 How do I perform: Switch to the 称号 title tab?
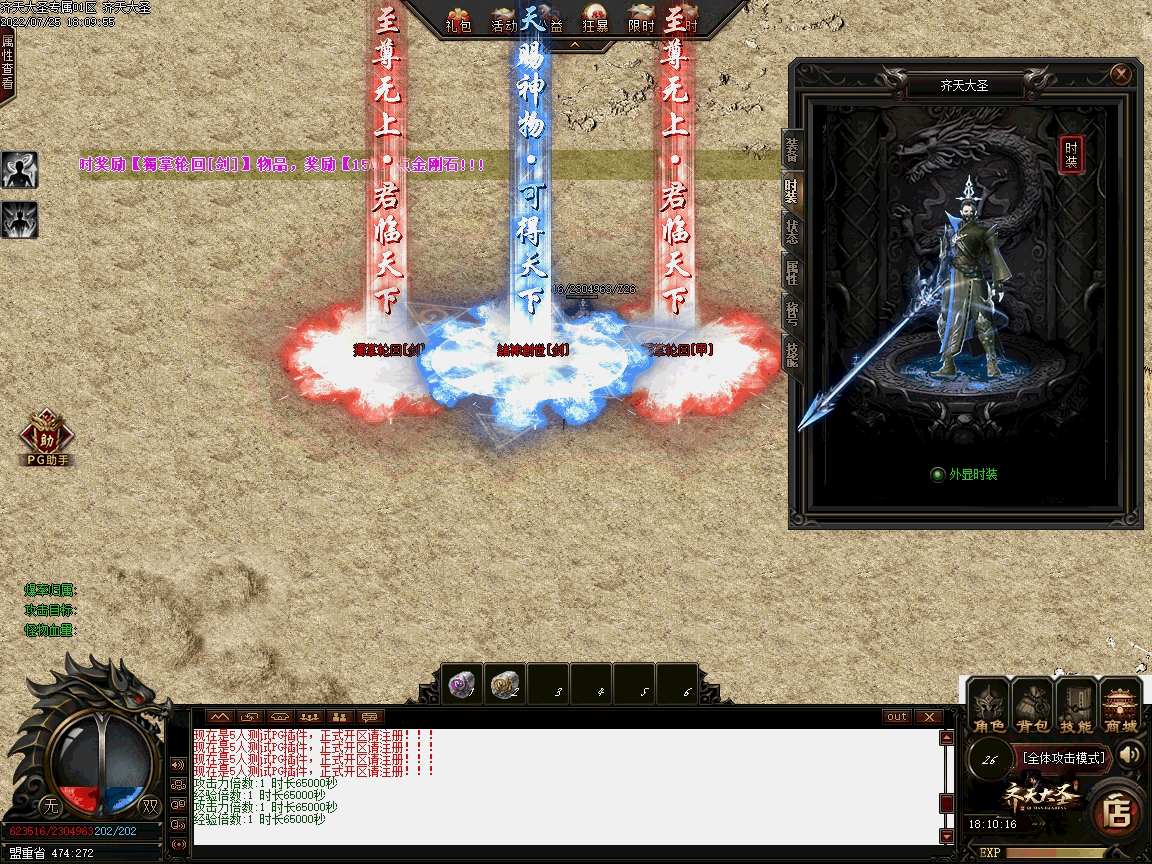tap(792, 312)
